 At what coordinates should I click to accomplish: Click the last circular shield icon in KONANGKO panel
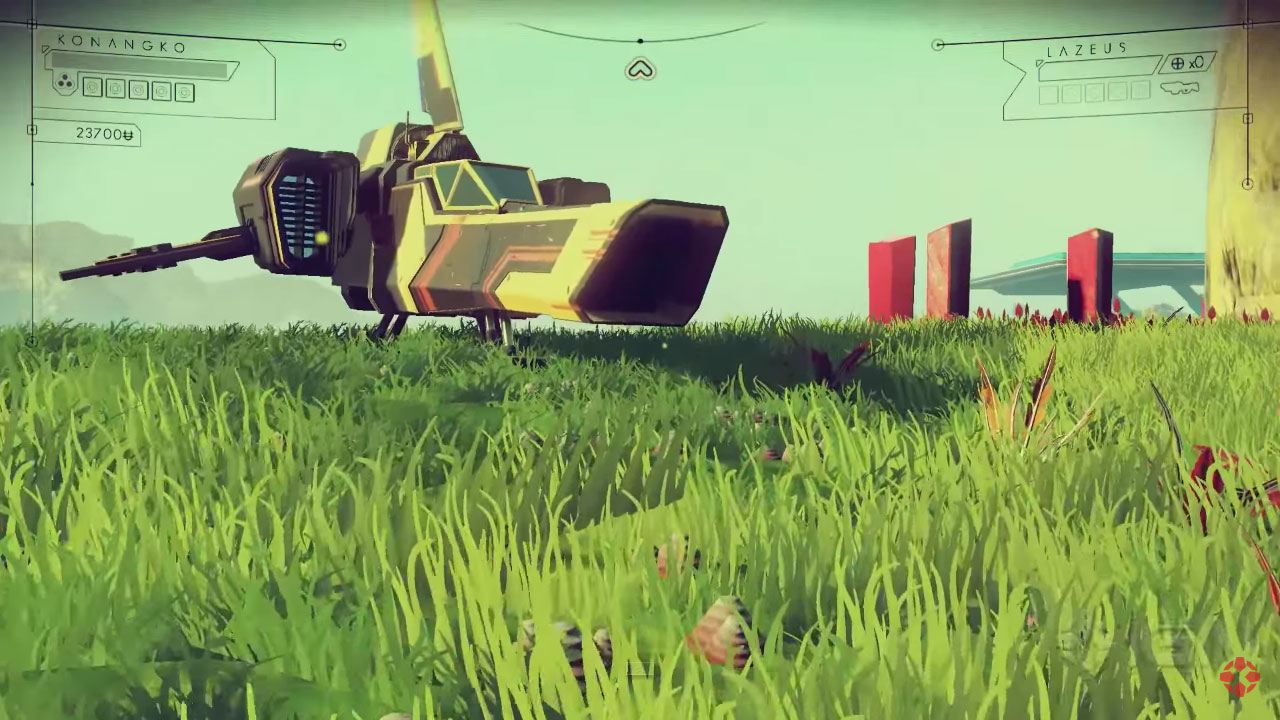(185, 92)
